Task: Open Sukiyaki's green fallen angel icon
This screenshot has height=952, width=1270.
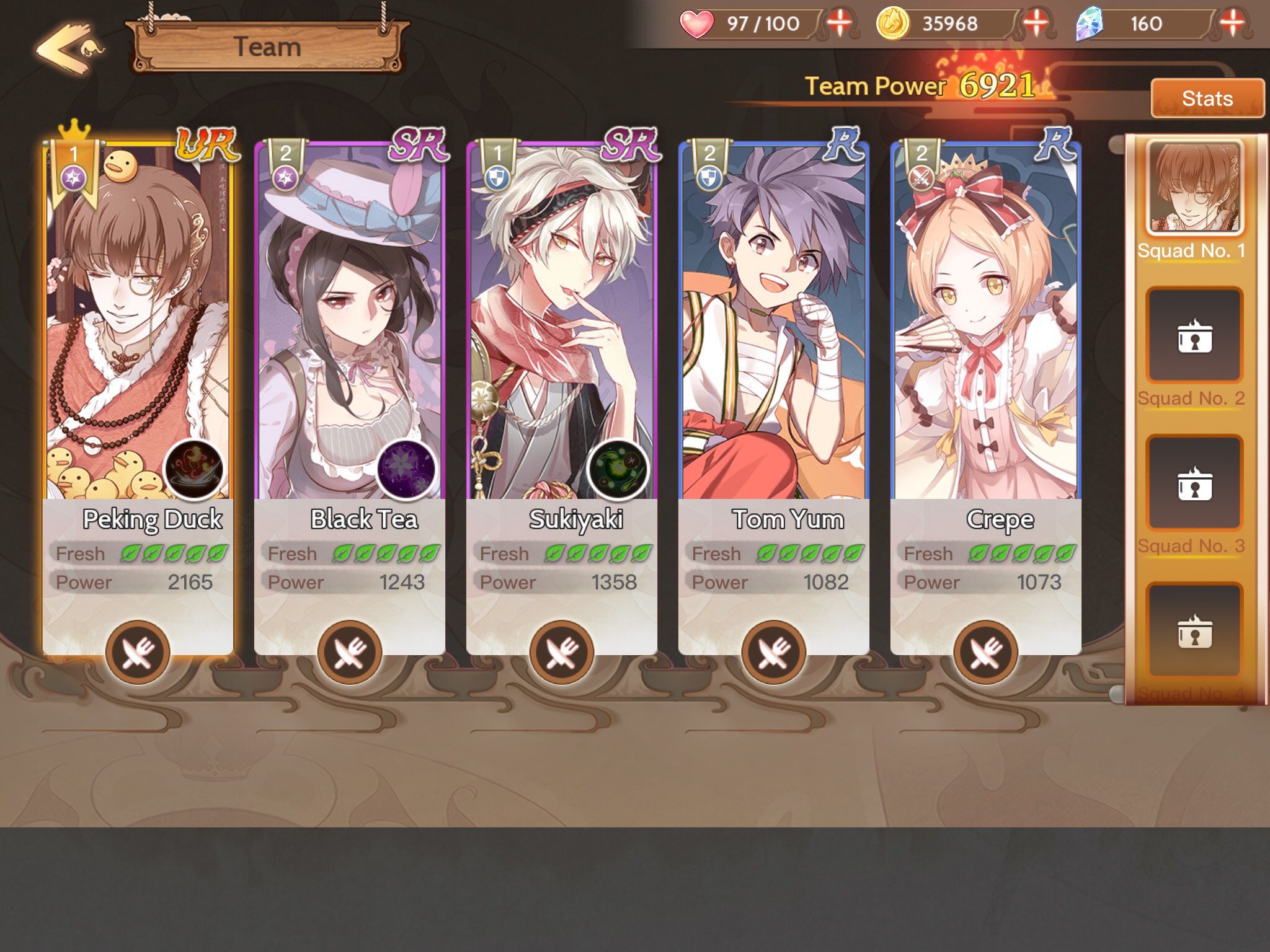Action: (618, 470)
